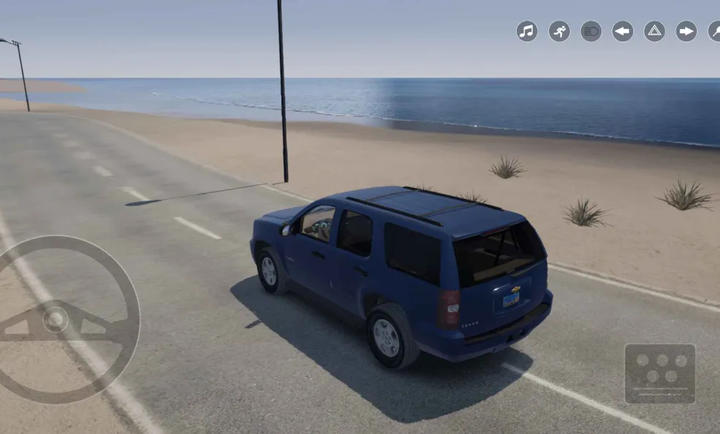The image size is (720, 434).
Task: Toggle the headlights button
Action: click(591, 31)
